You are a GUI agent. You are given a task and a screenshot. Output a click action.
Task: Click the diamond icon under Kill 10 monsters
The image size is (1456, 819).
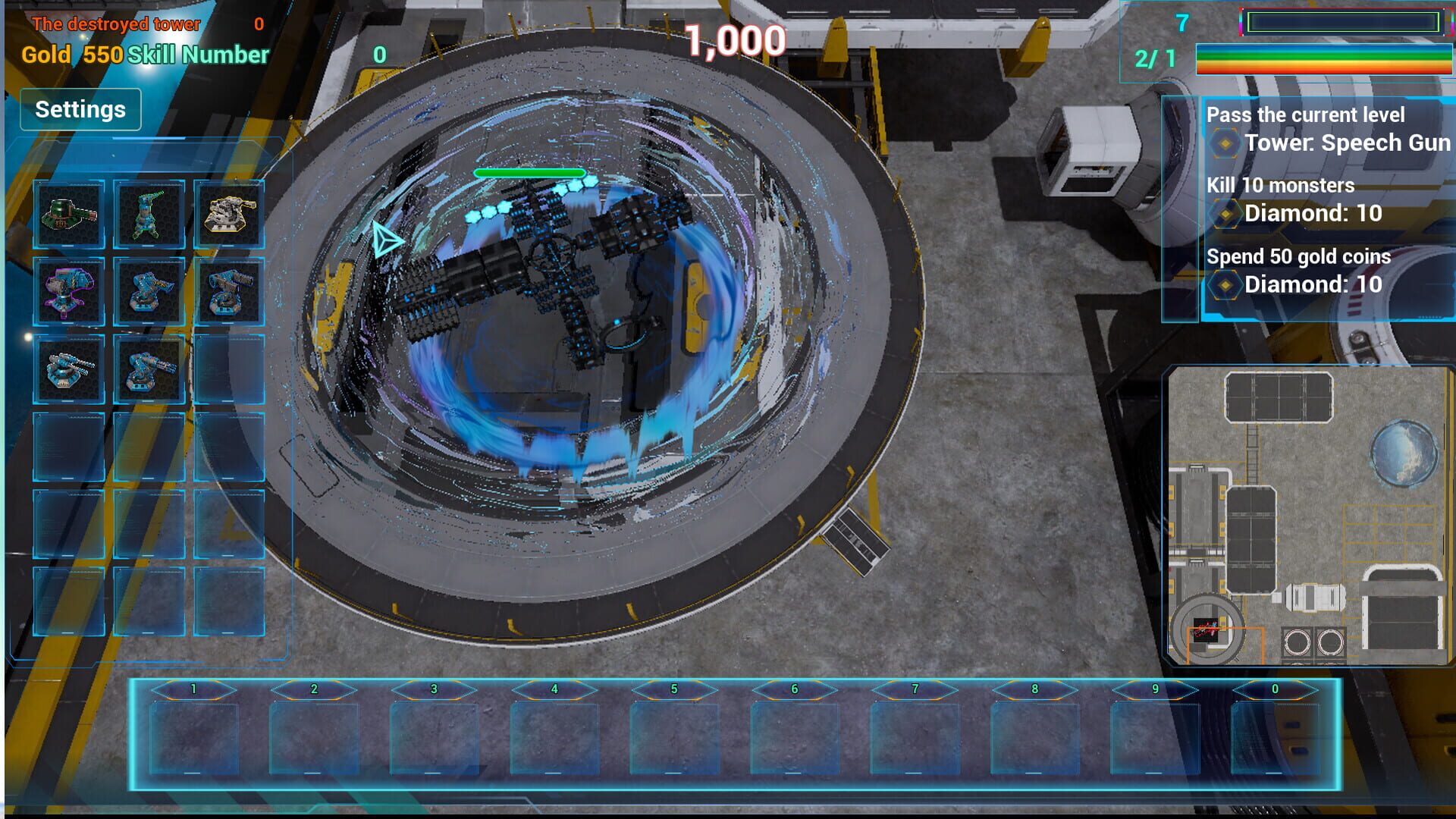(x=1225, y=214)
